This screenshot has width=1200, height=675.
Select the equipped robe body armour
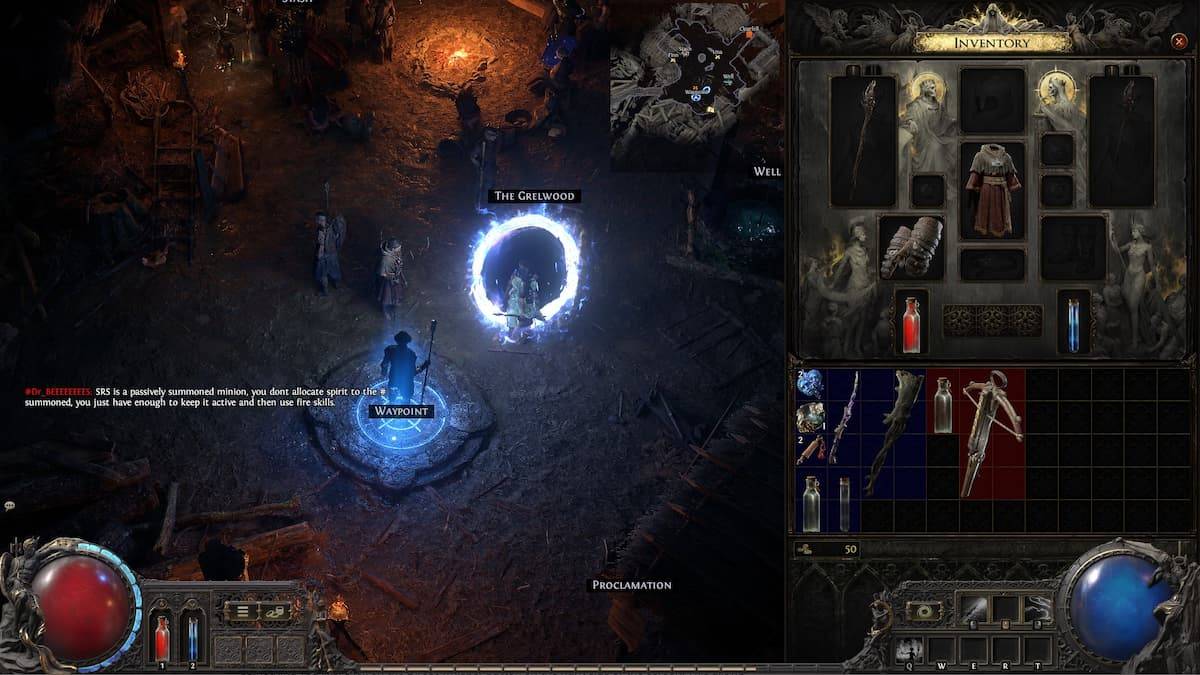click(992, 188)
